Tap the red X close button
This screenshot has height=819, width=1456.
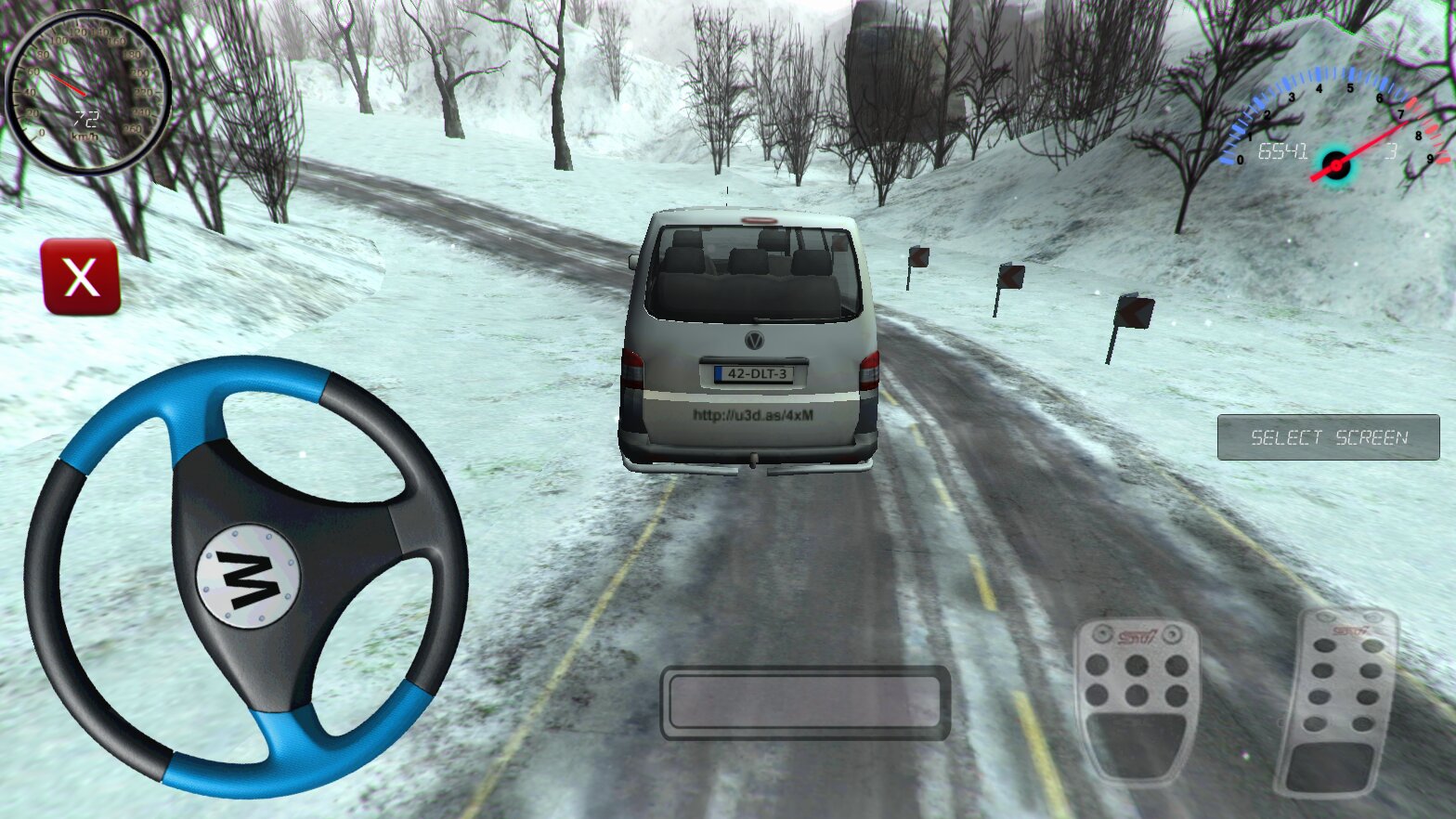pos(81,277)
